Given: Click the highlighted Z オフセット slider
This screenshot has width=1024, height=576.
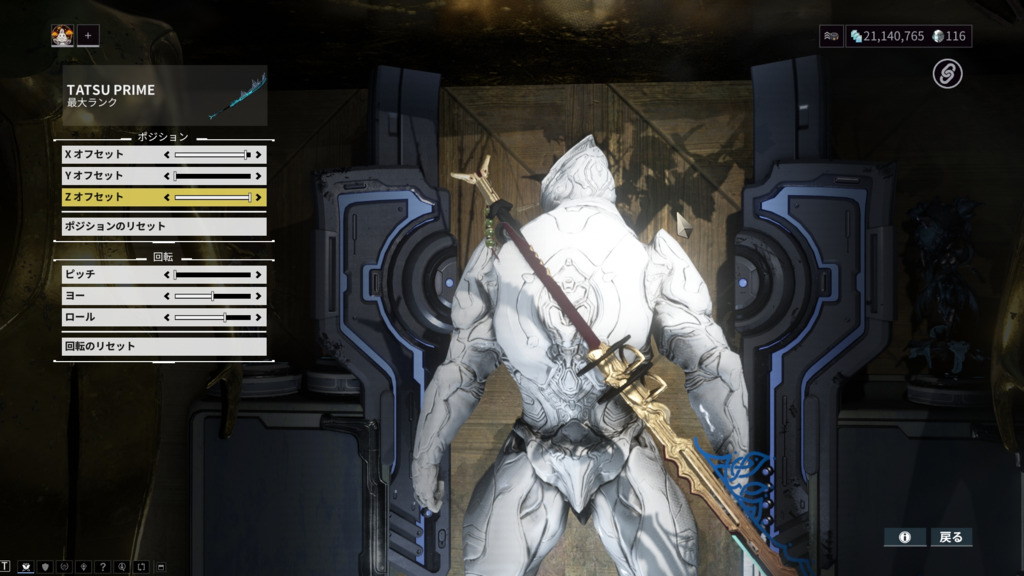Looking at the screenshot, I should (212, 197).
